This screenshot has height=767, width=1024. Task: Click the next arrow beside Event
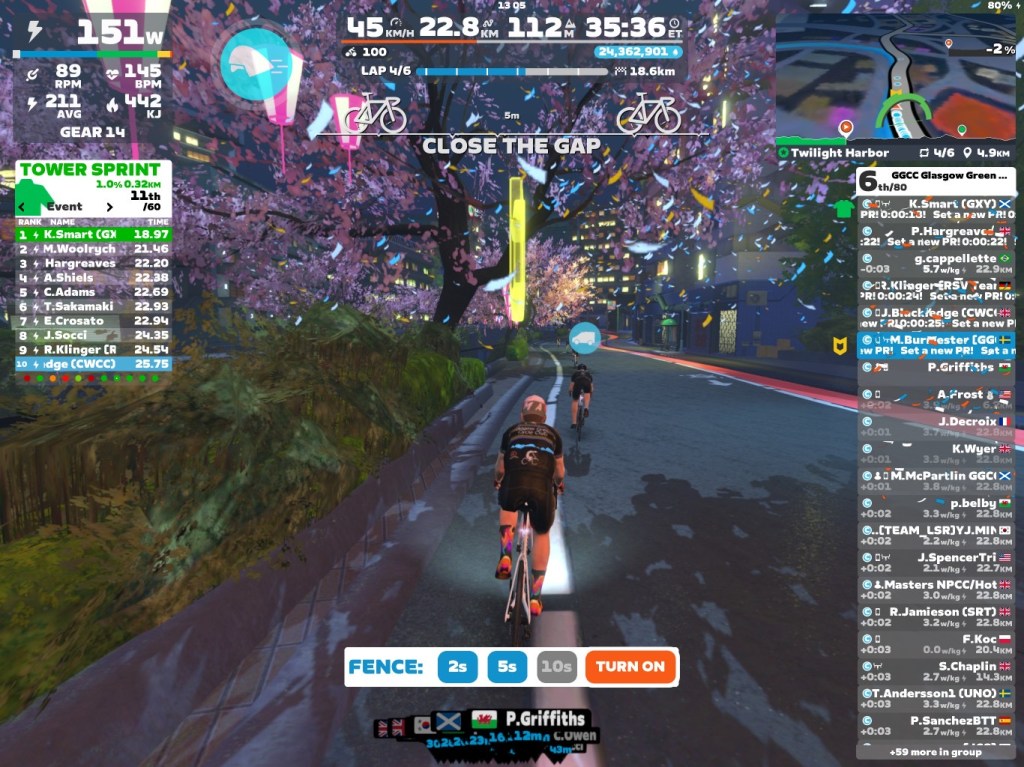click(x=109, y=207)
